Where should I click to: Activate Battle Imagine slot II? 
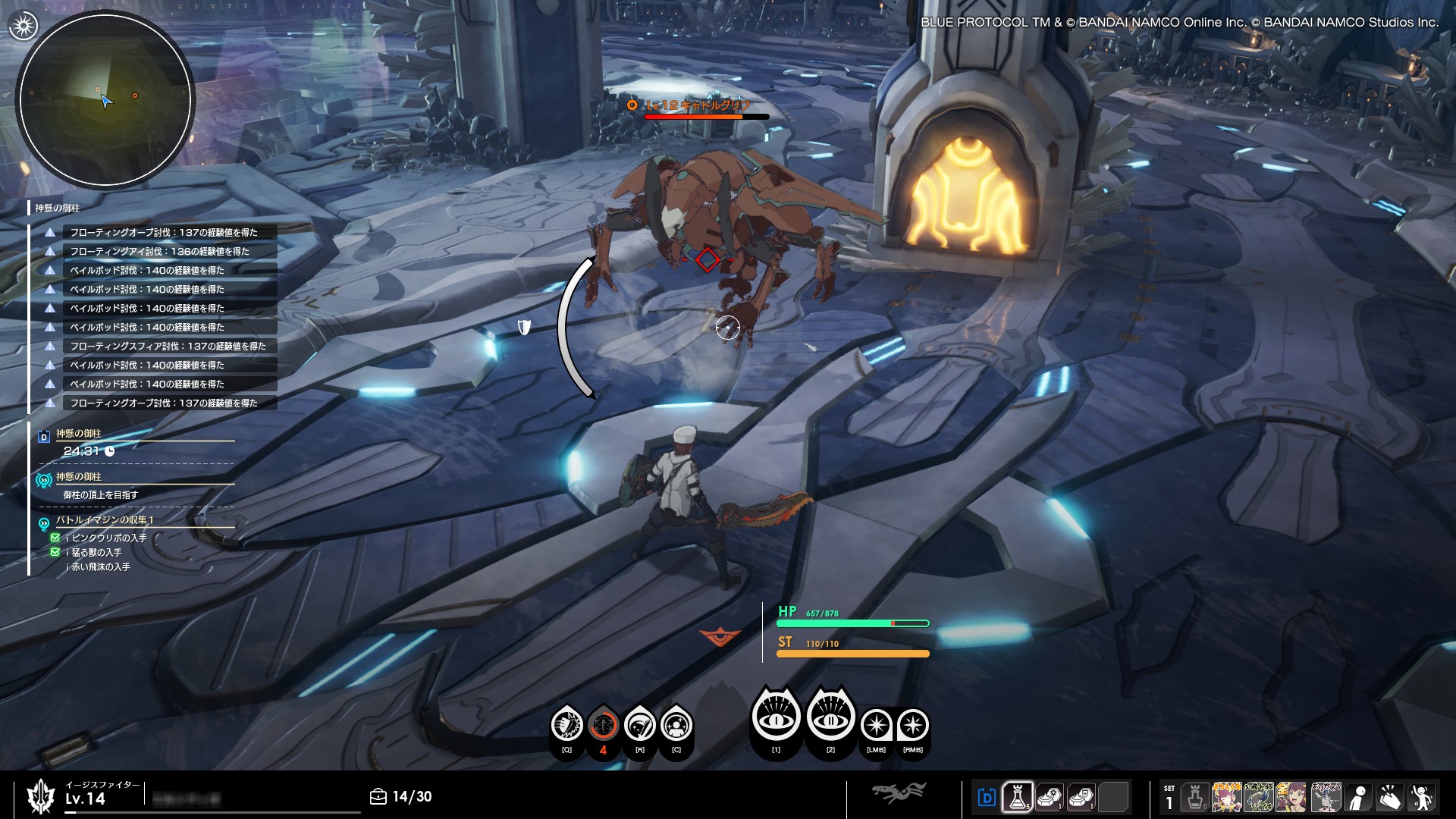click(830, 715)
